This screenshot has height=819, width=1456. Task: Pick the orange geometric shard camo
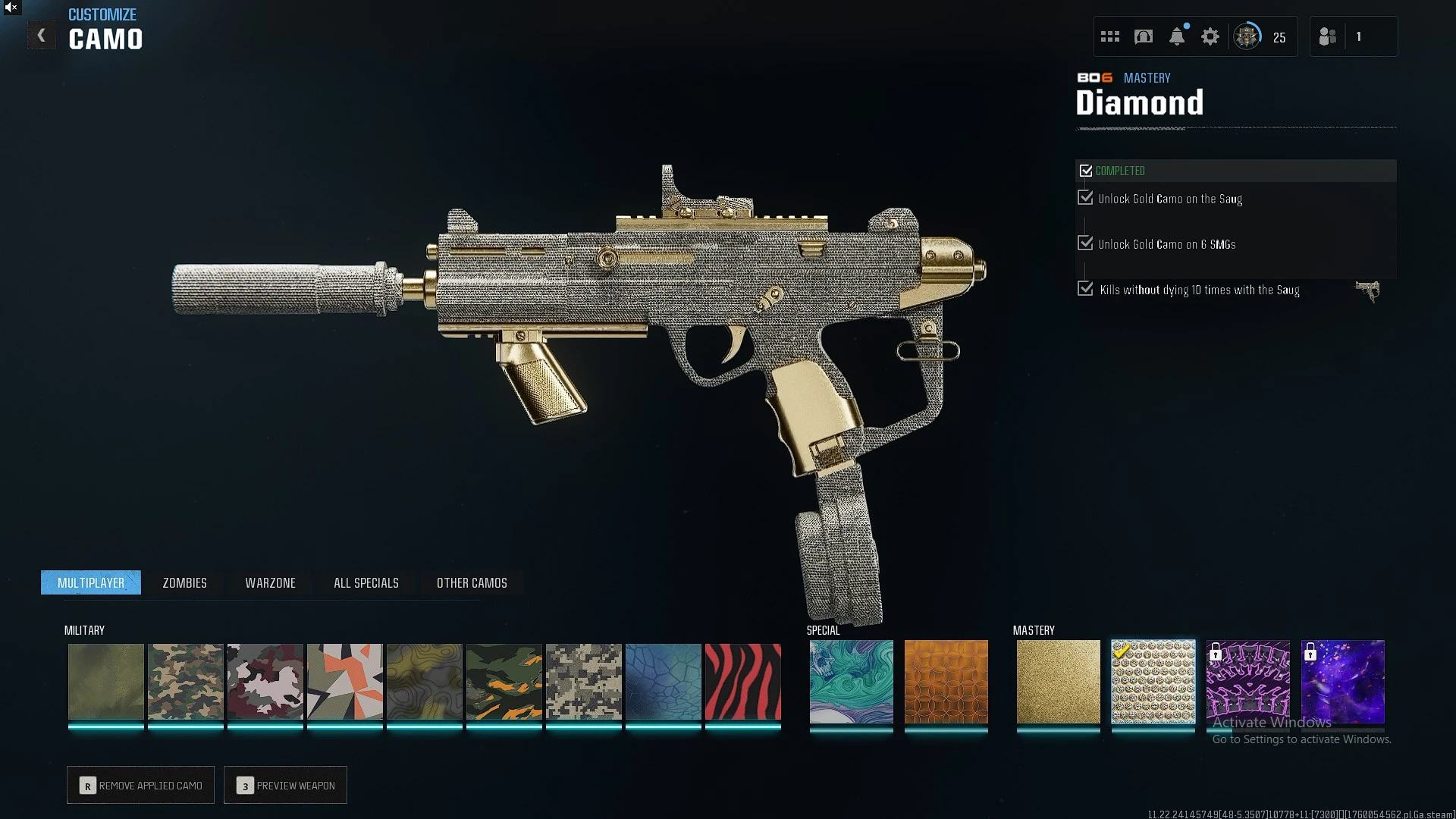pos(344,682)
